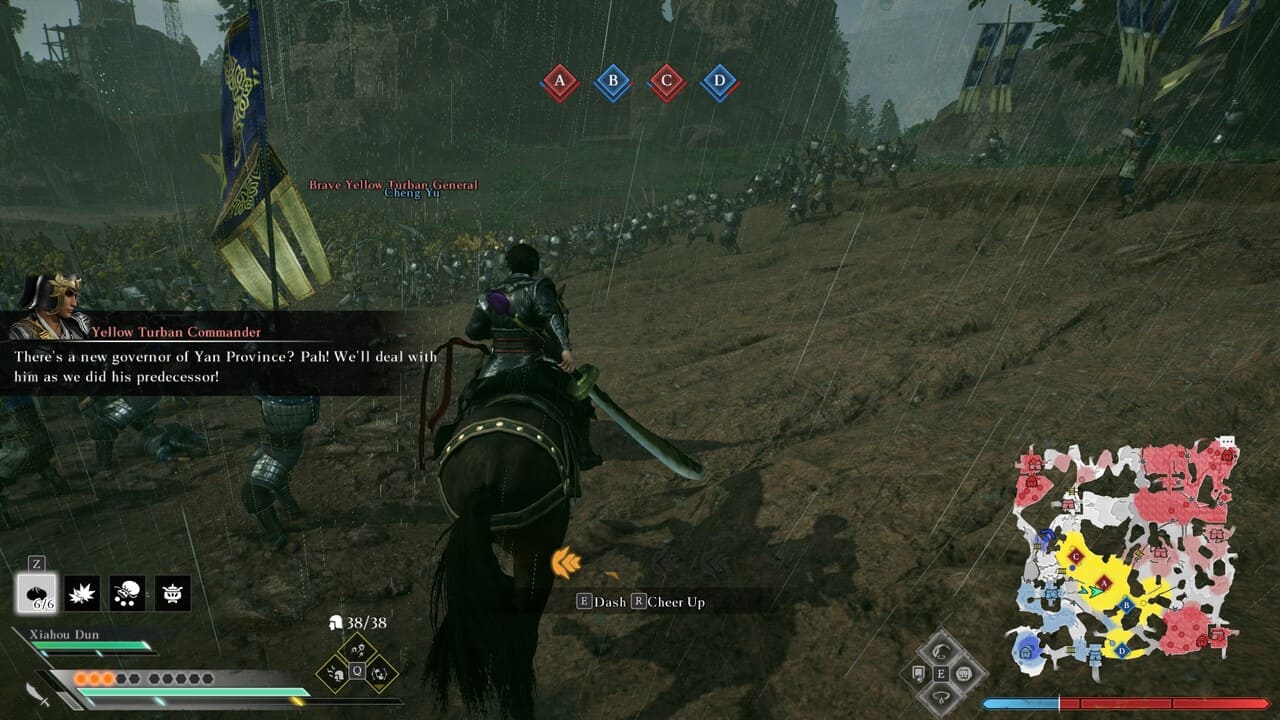Click the blue base B objective marker

click(613, 82)
